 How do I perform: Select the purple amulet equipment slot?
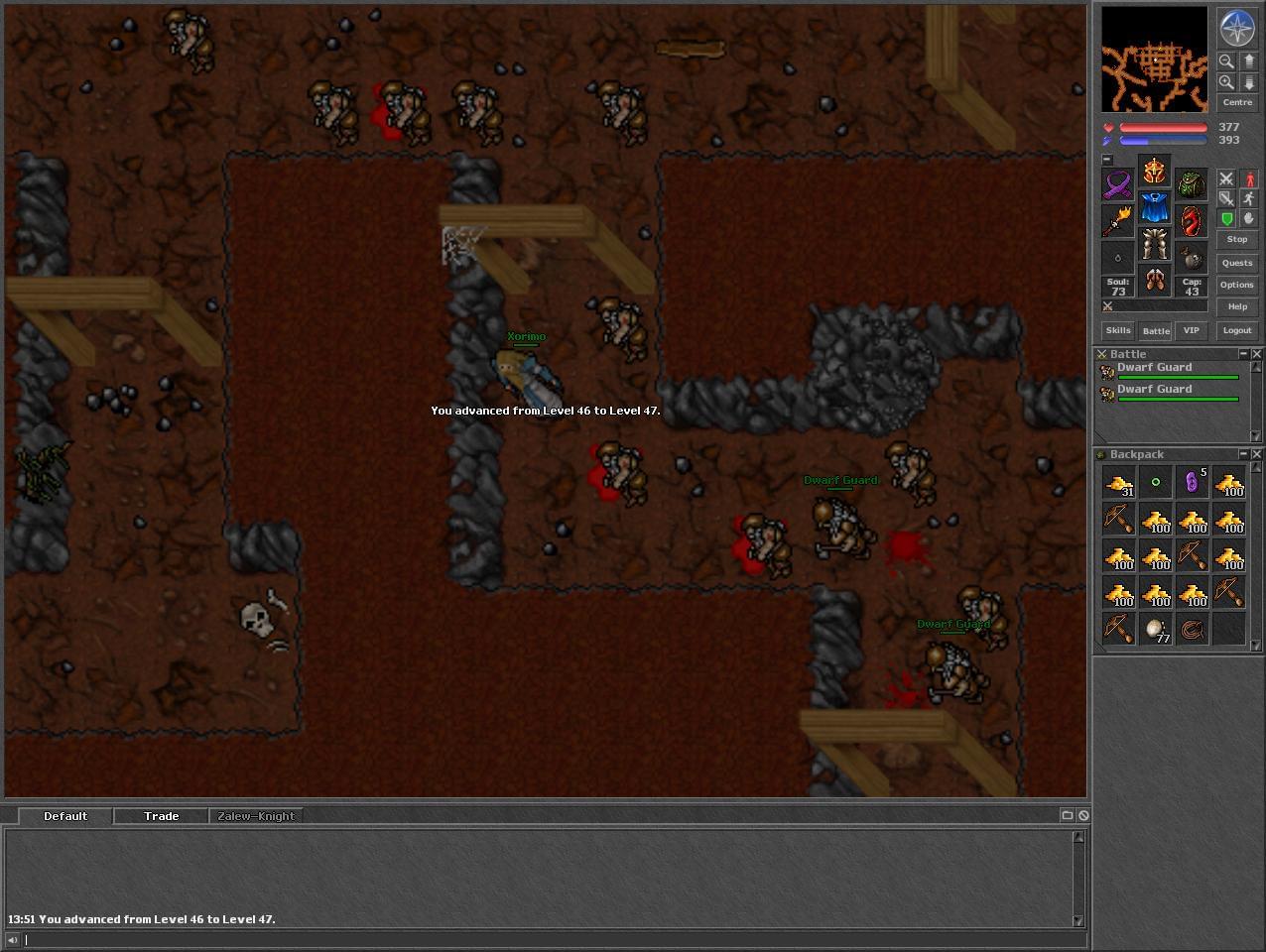tap(1118, 185)
